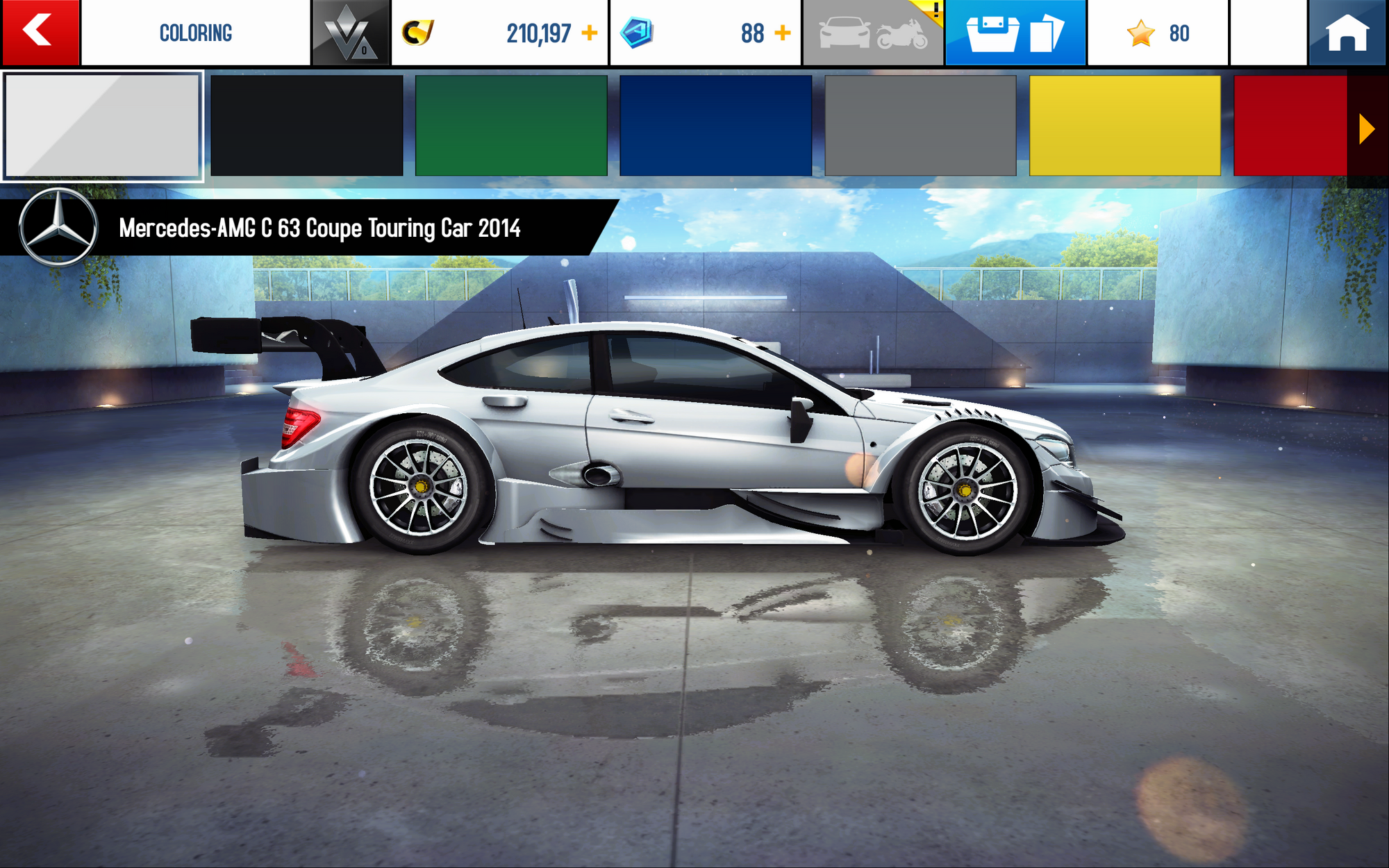Pick the red paint color swatch

point(1290,126)
